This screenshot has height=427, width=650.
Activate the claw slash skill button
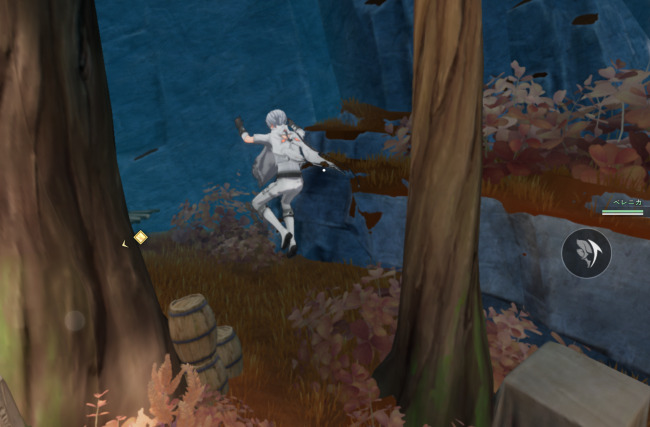[x=586, y=253]
